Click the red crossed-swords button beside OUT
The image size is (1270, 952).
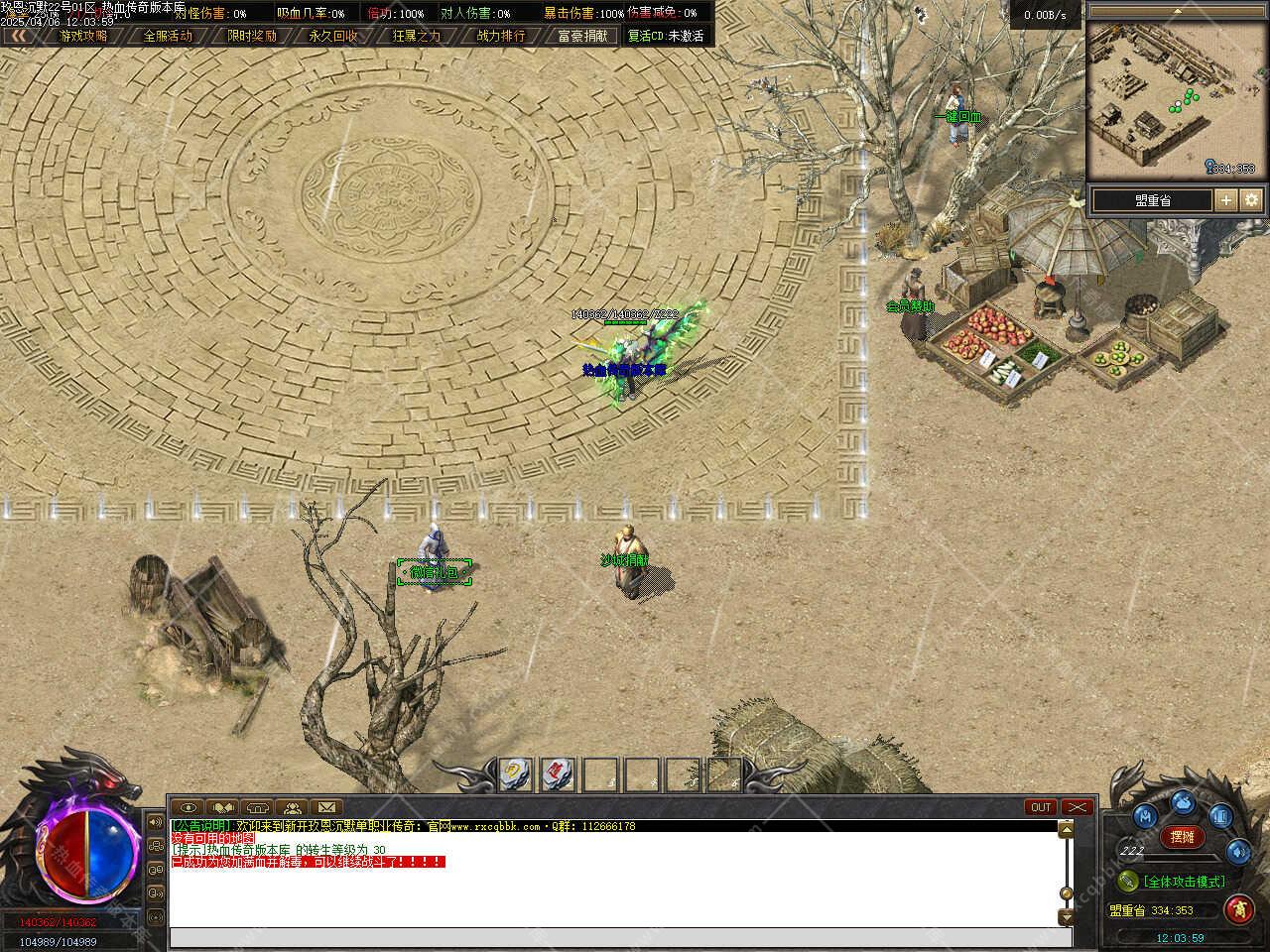point(1077,807)
